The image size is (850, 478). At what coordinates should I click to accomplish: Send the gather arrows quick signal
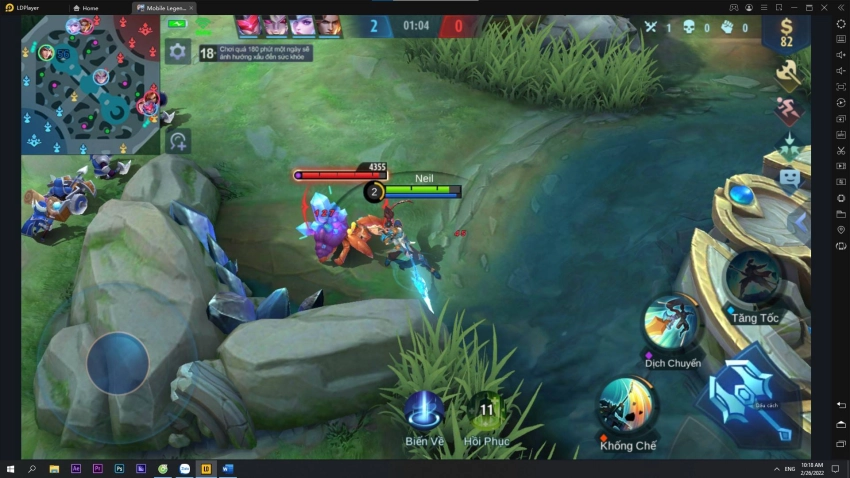pyautogui.click(x=788, y=147)
